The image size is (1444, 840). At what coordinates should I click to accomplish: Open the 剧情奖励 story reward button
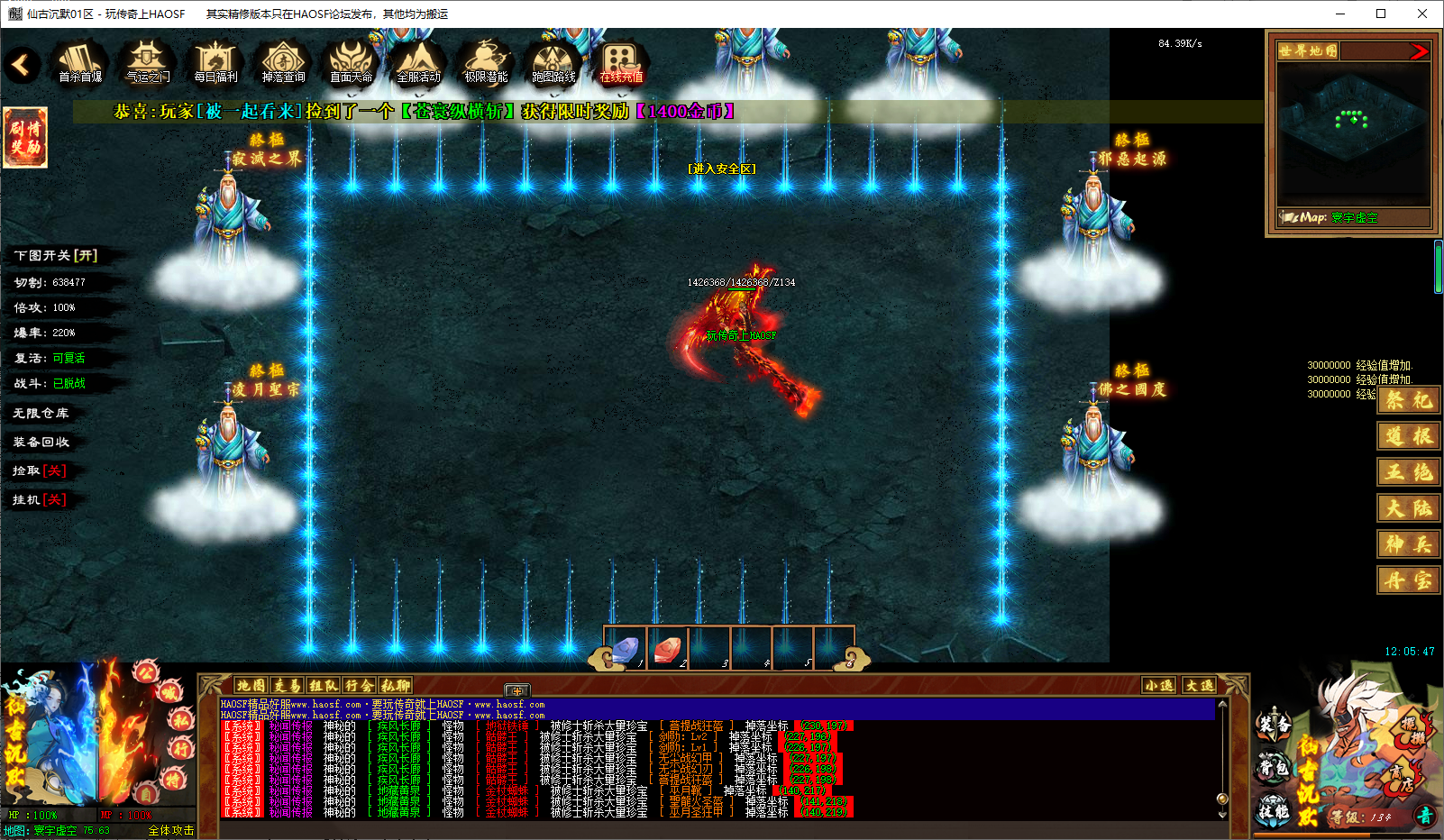pos(25,137)
